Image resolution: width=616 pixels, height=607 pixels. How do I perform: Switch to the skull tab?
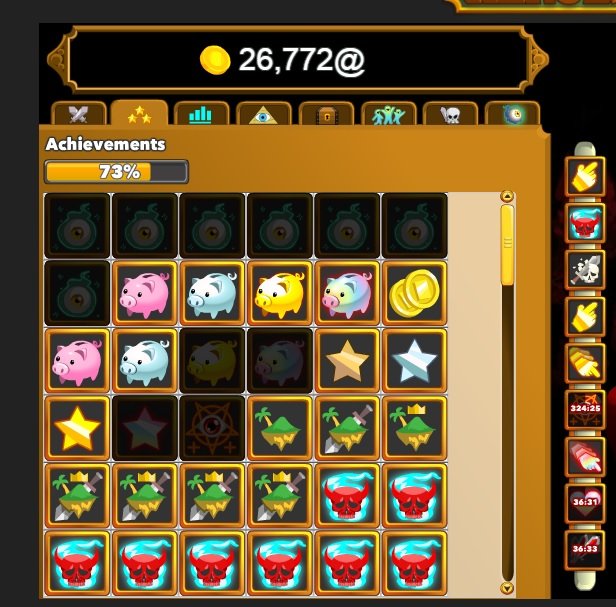tap(450, 114)
